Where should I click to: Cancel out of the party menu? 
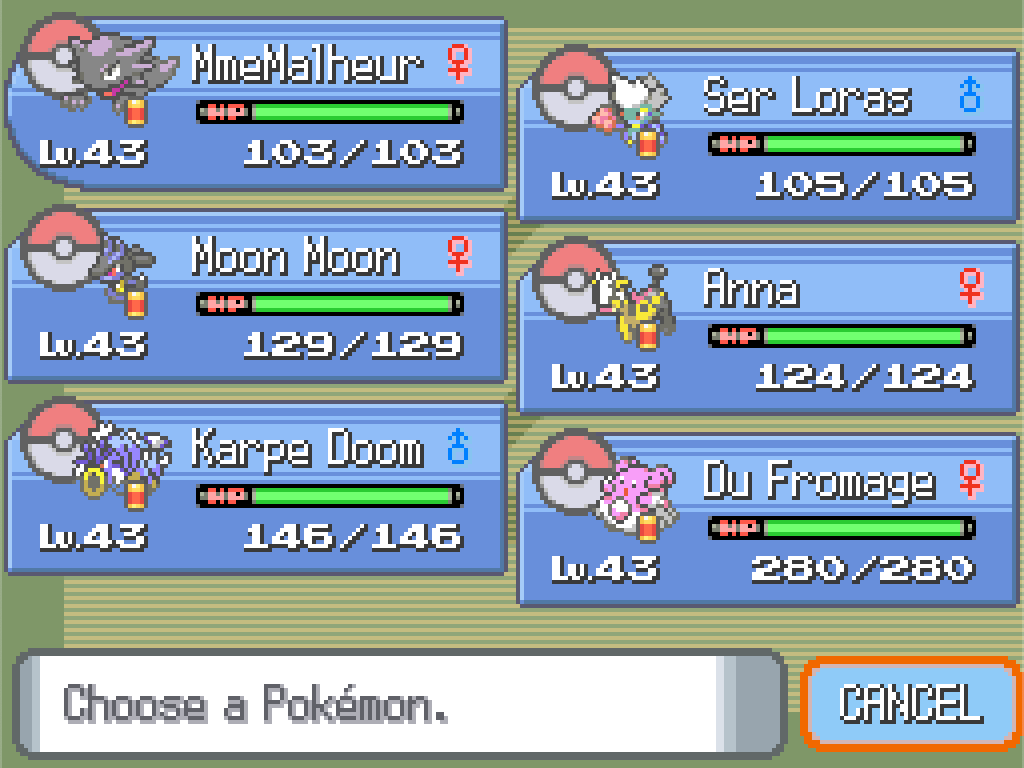[x=910, y=703]
